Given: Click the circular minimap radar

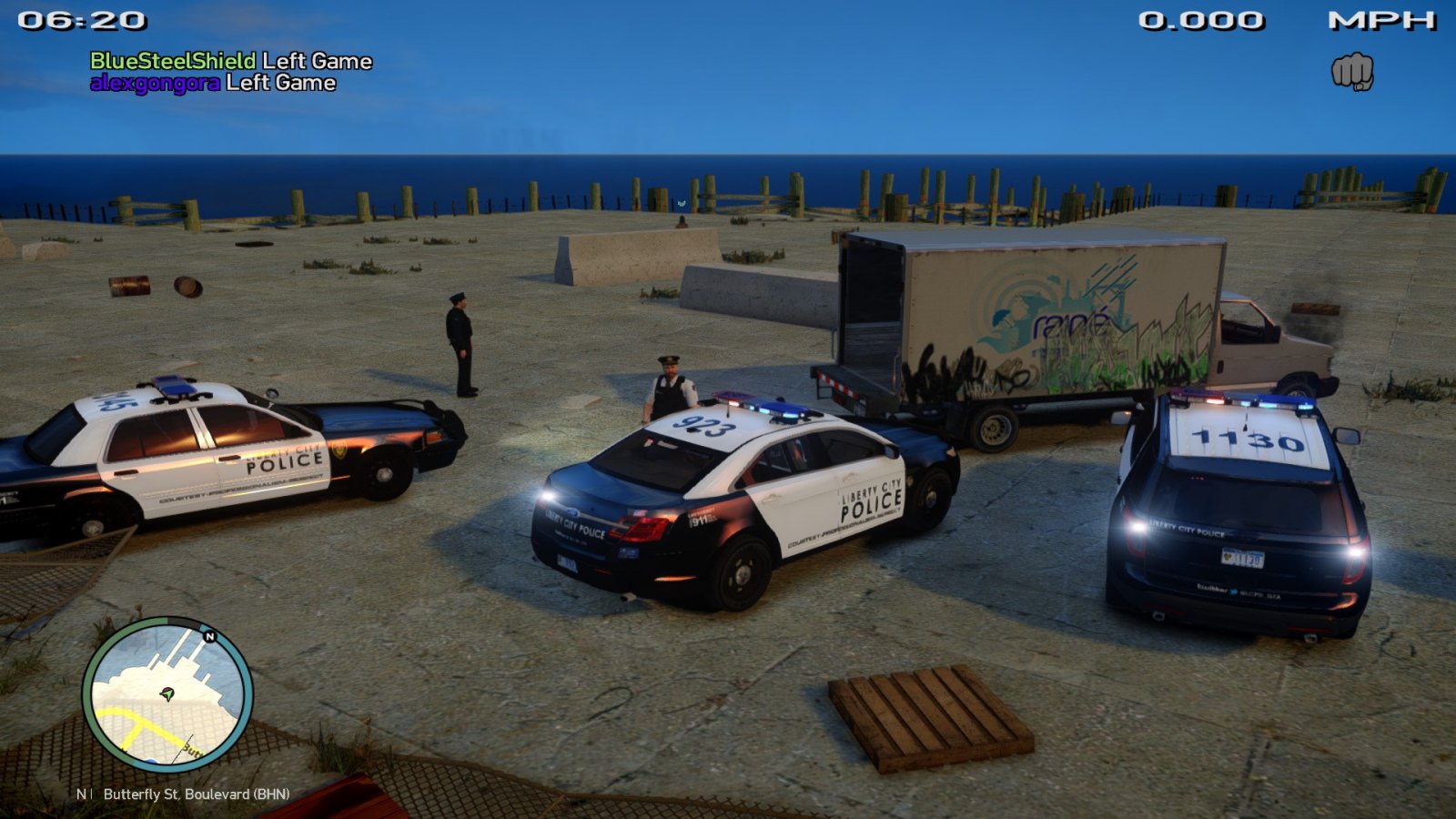Looking at the screenshot, I should coord(167,695).
